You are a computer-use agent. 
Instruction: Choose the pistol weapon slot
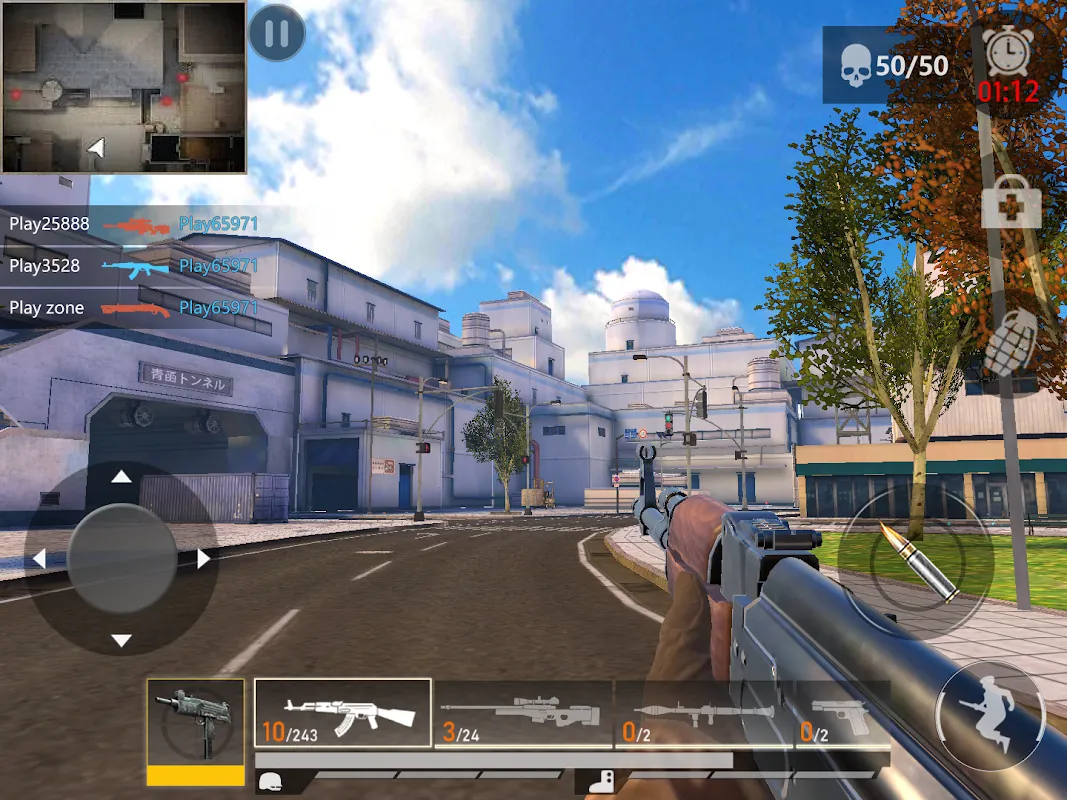coord(844,713)
